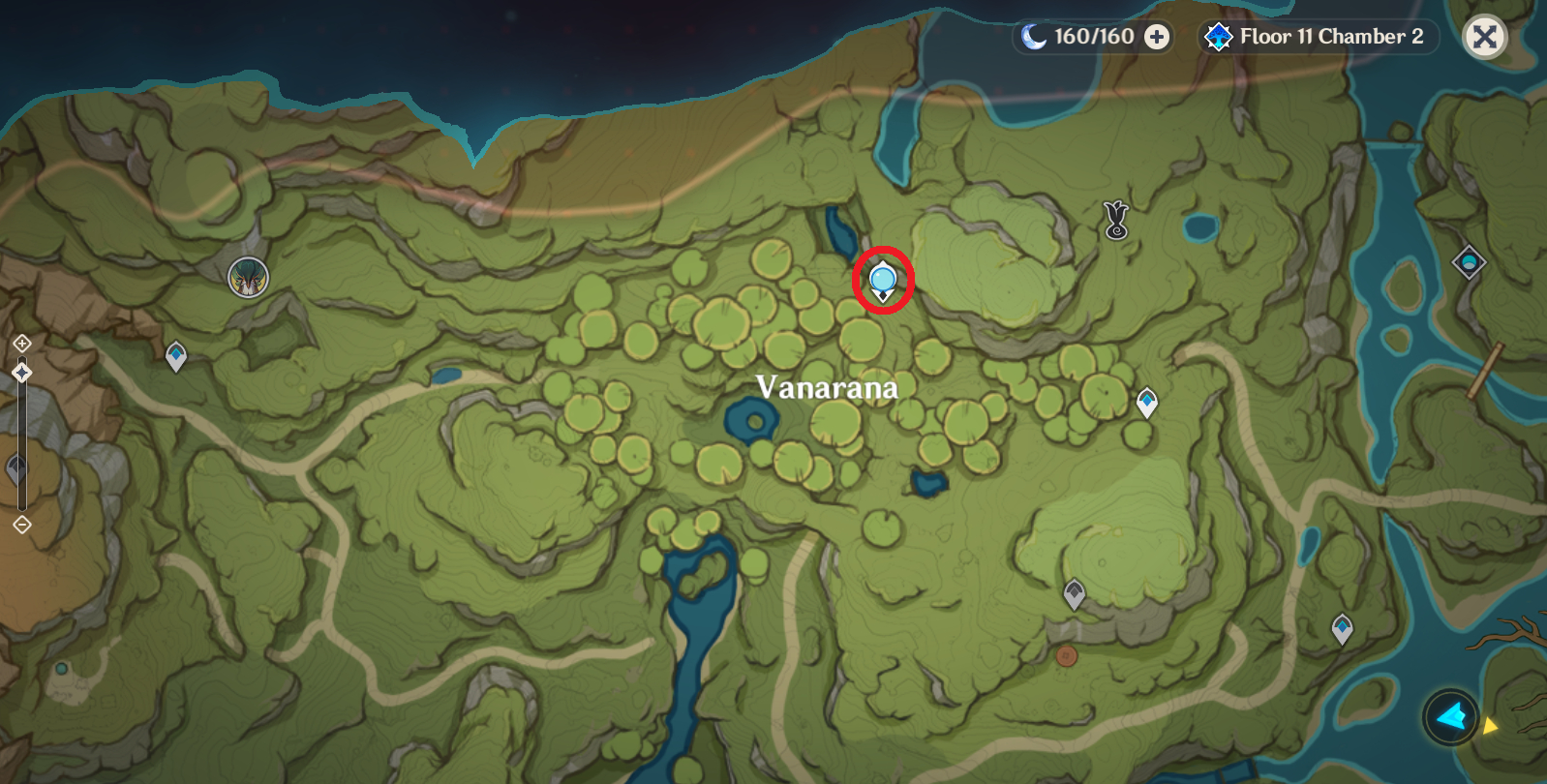Select the Statue of the Seven icon

coord(248,279)
